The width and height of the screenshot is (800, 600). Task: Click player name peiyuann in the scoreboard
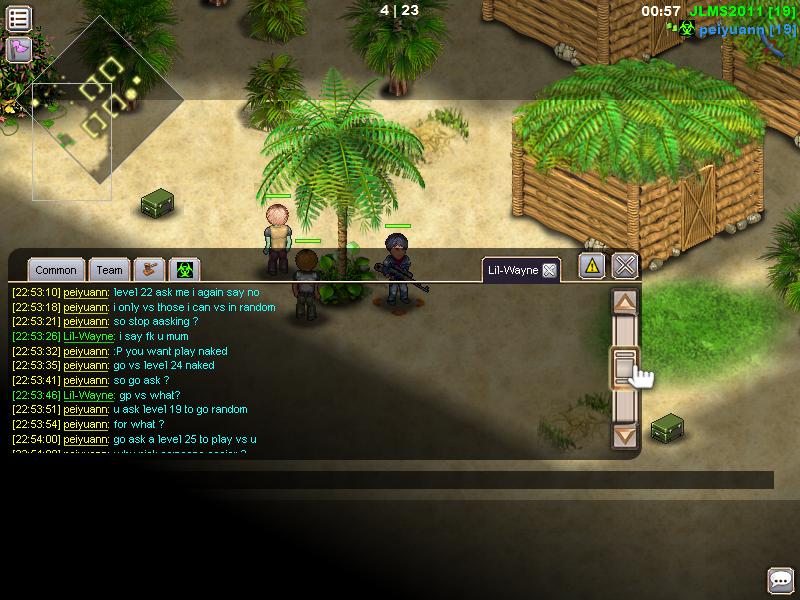click(x=733, y=30)
